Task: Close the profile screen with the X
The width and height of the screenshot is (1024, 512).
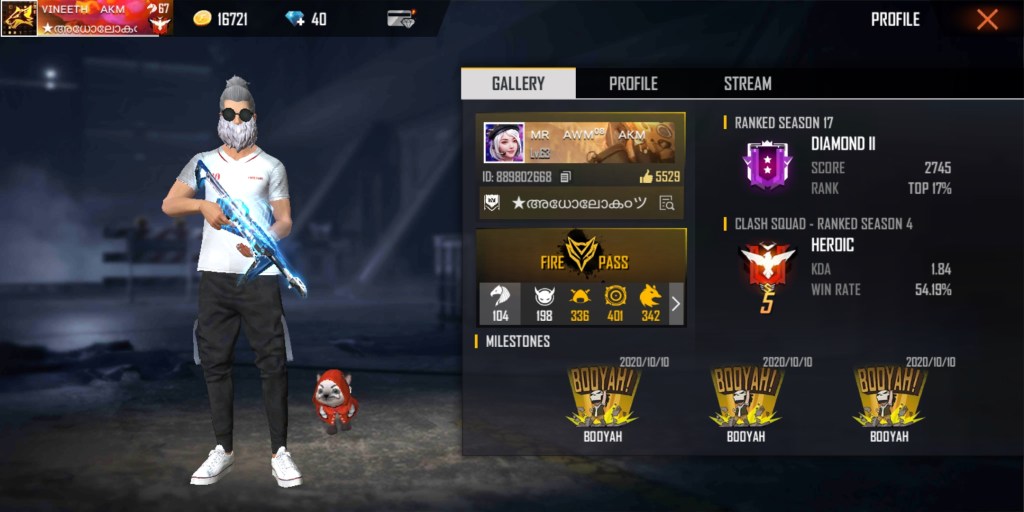Action: 987,19
